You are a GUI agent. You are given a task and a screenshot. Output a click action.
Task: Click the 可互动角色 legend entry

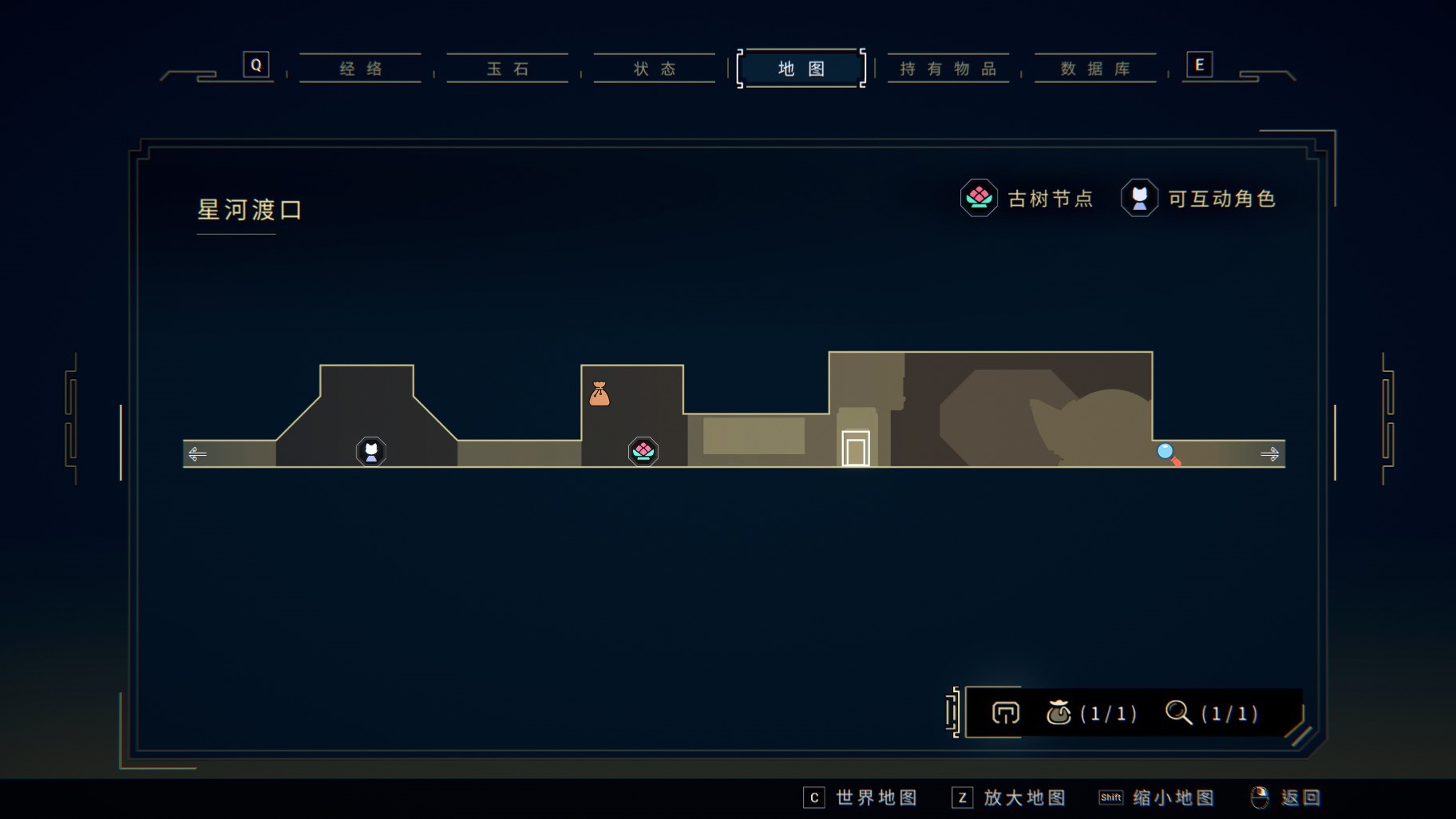1198,198
